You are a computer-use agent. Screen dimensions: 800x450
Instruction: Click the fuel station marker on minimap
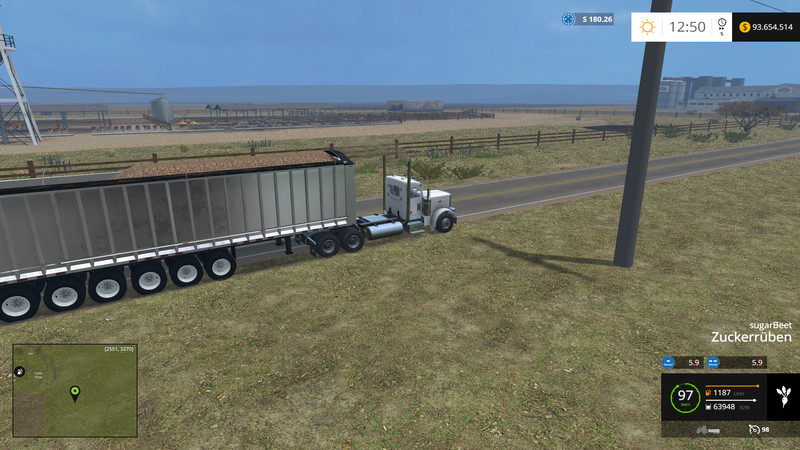(x=19, y=372)
